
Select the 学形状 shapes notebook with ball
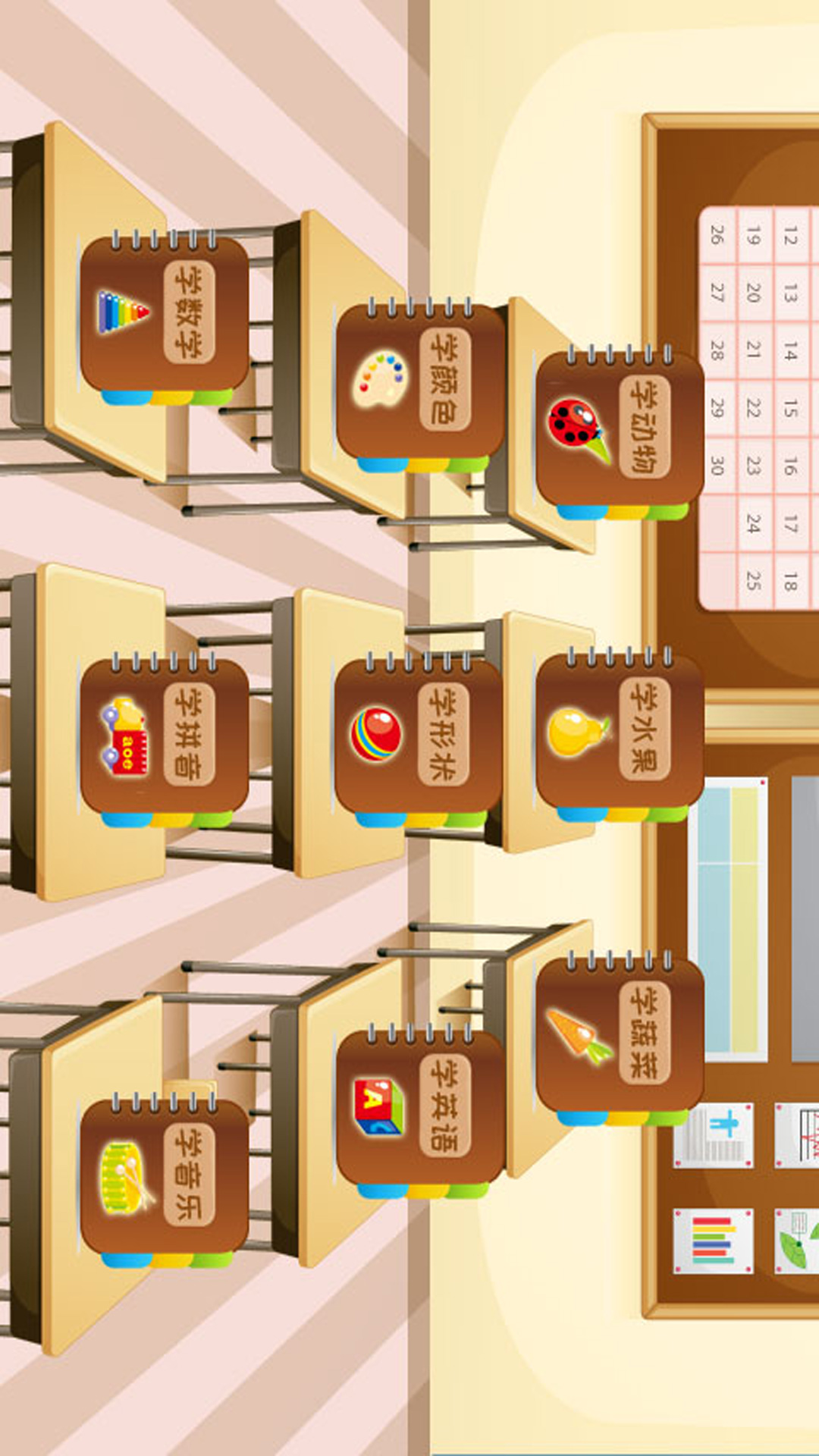pyautogui.click(x=419, y=736)
